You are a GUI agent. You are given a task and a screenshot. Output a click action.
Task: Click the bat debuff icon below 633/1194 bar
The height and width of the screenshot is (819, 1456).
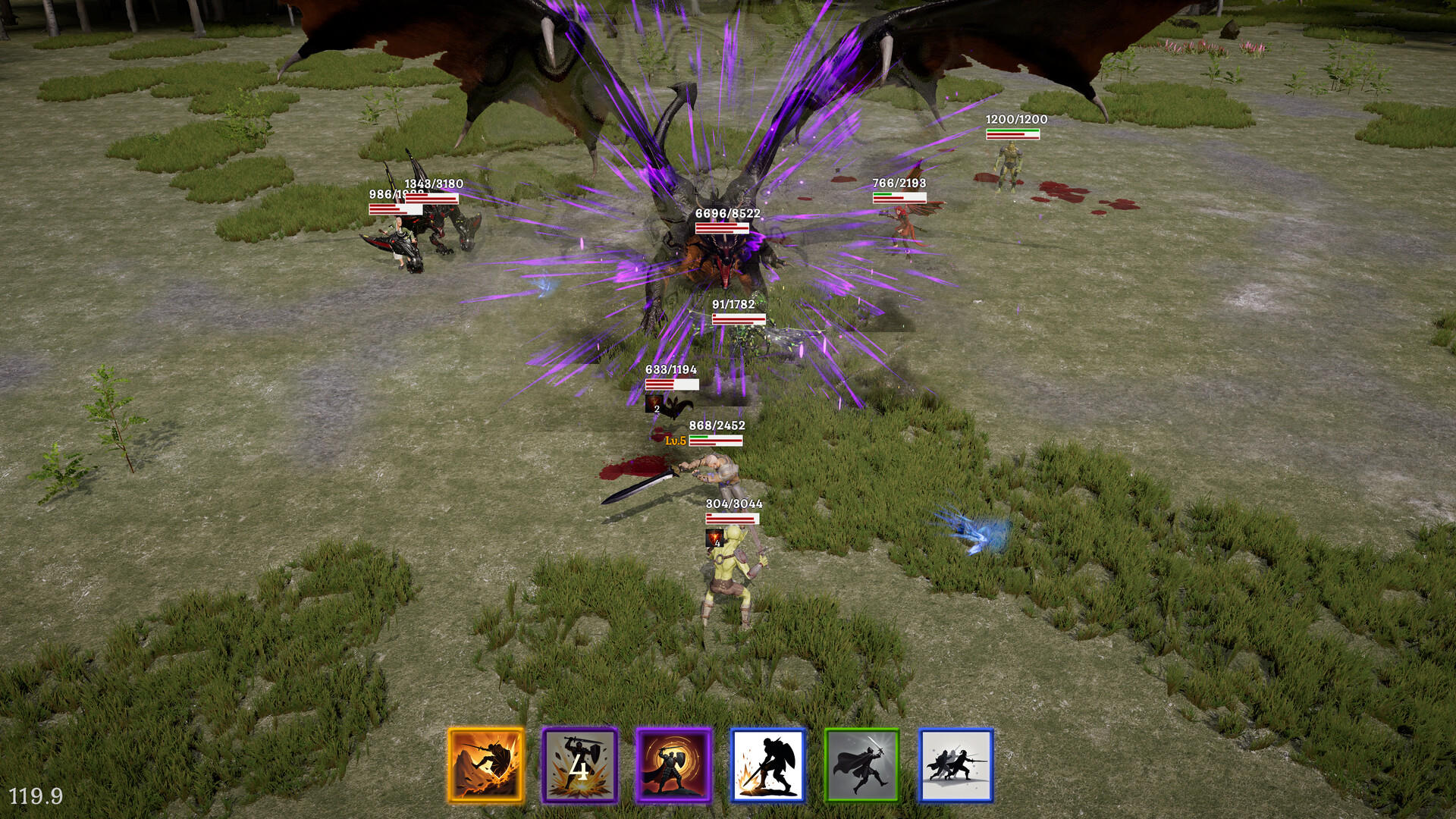(x=654, y=405)
